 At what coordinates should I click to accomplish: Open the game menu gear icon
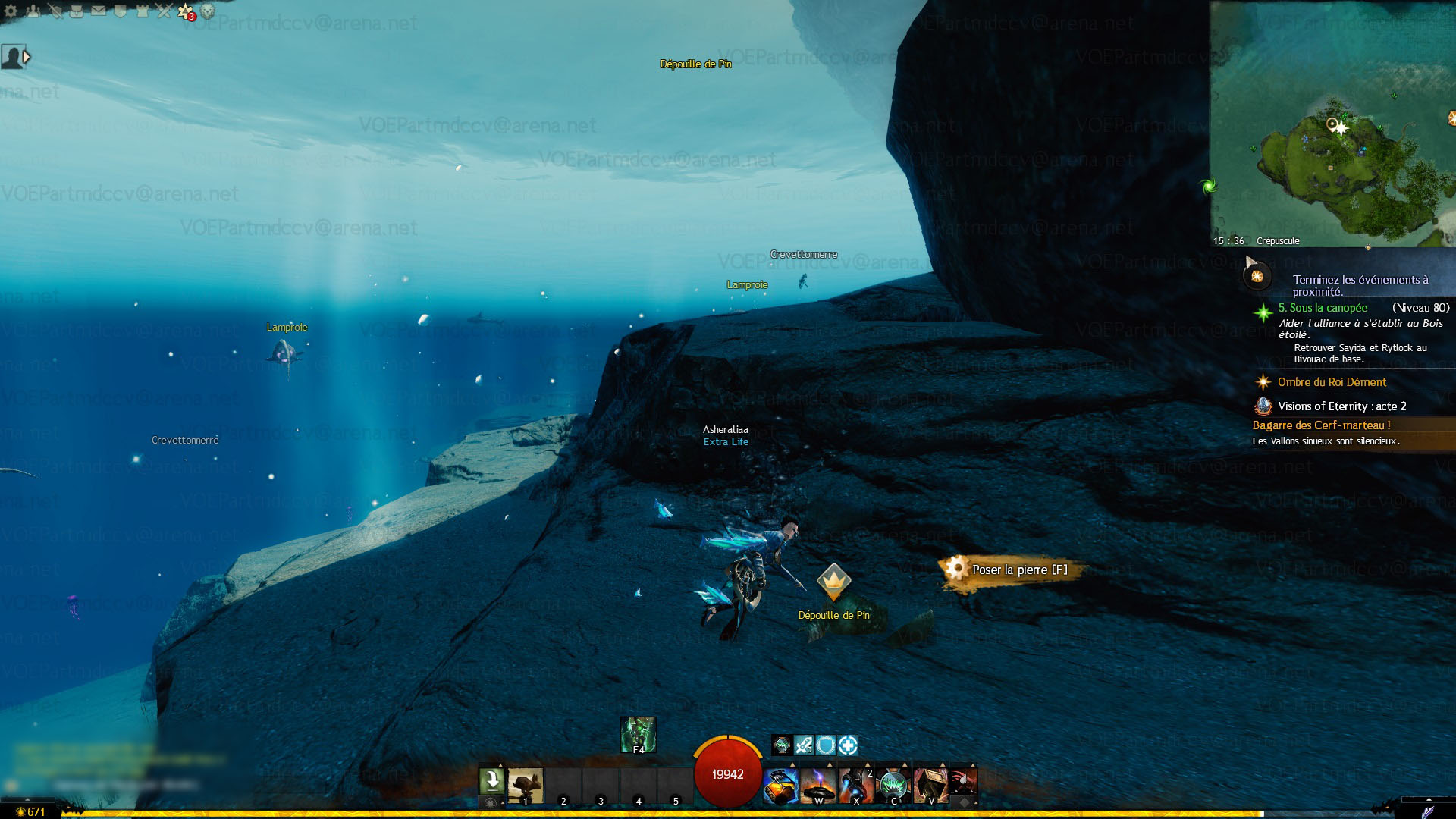11,11
